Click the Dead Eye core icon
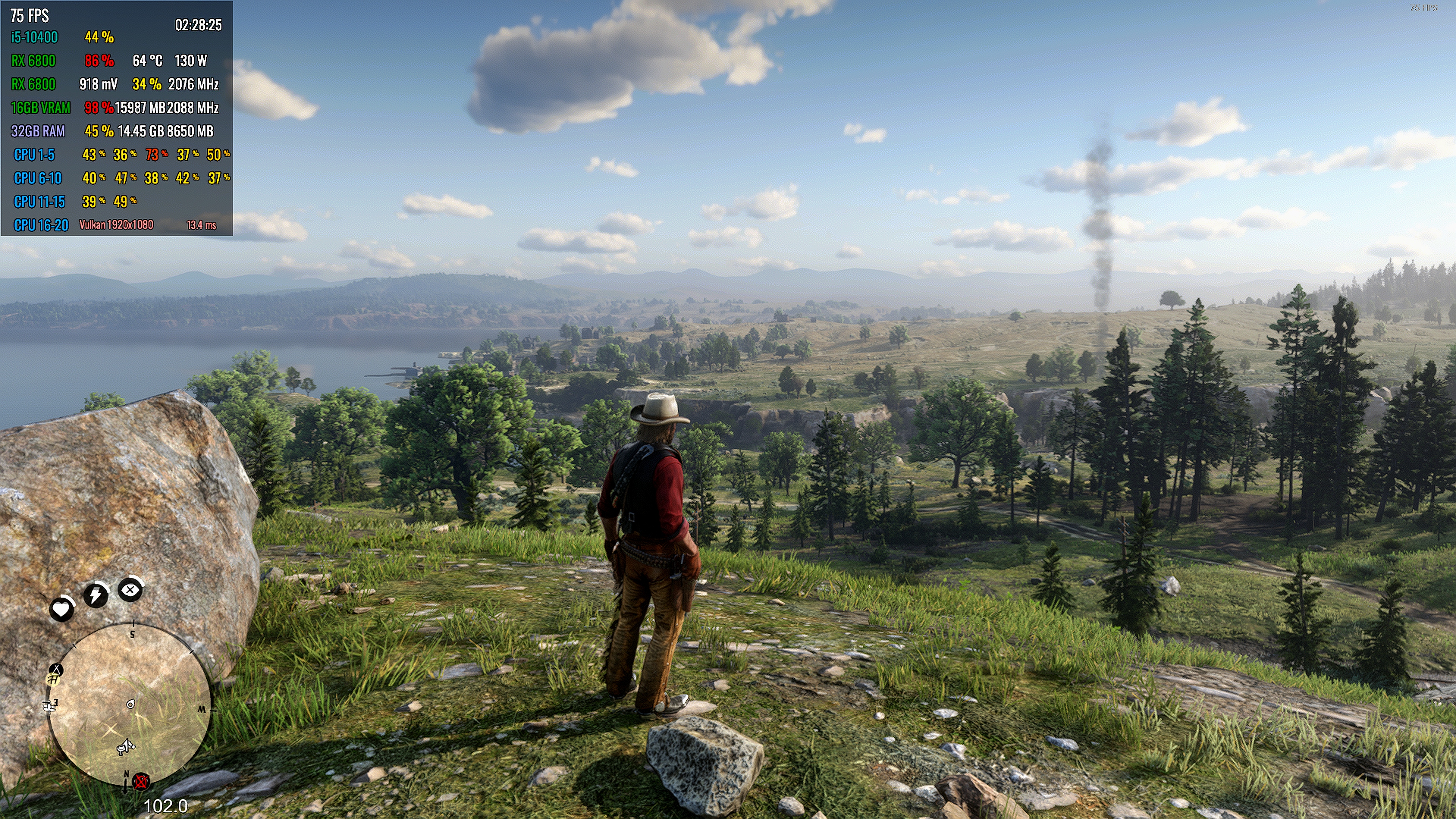 click(130, 590)
